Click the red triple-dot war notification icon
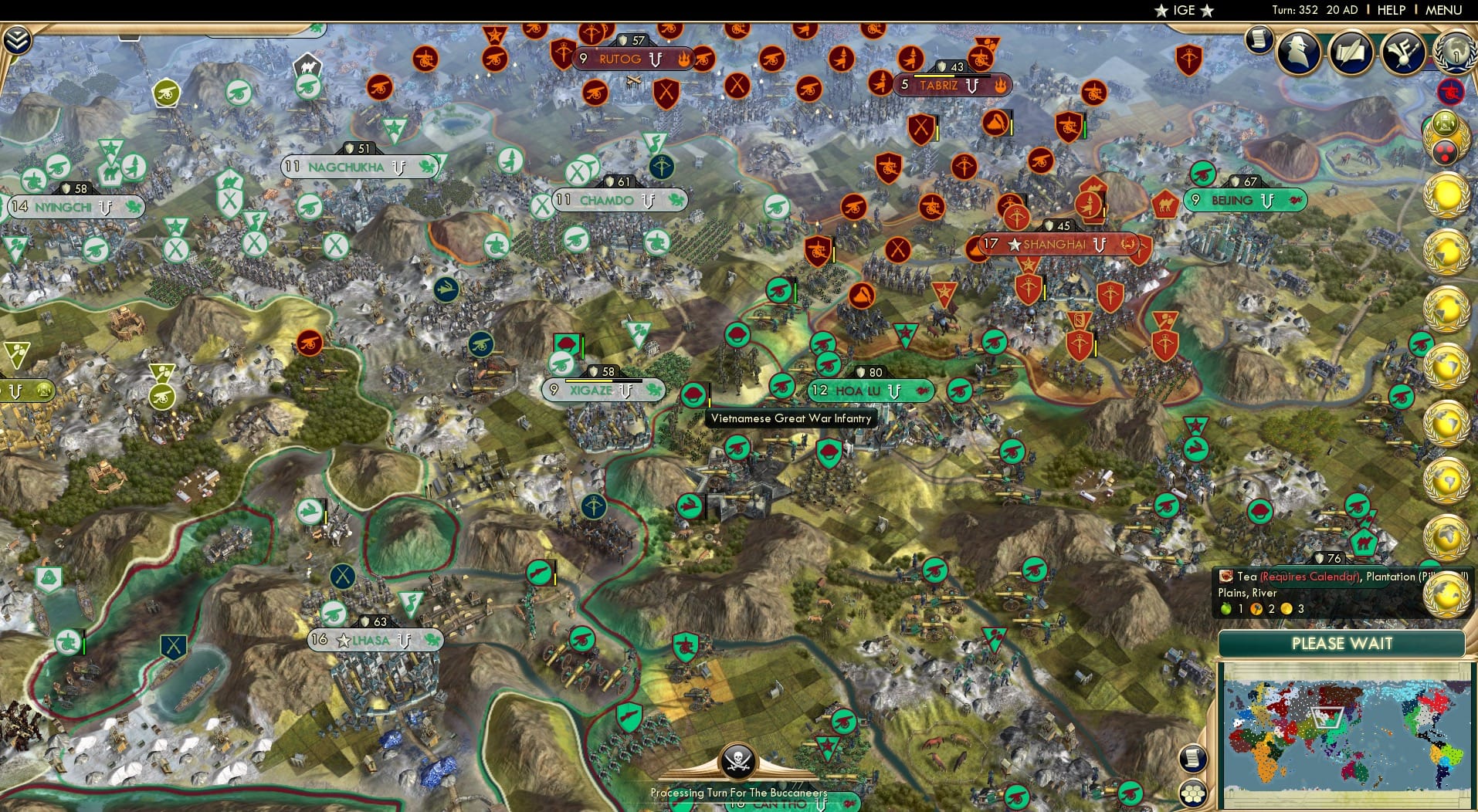Image resolution: width=1478 pixels, height=812 pixels. pos(1446,154)
